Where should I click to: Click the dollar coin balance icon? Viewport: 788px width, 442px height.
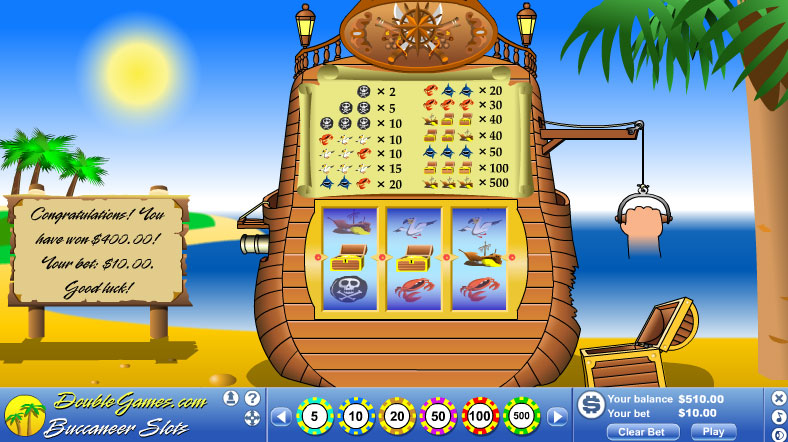click(x=590, y=404)
